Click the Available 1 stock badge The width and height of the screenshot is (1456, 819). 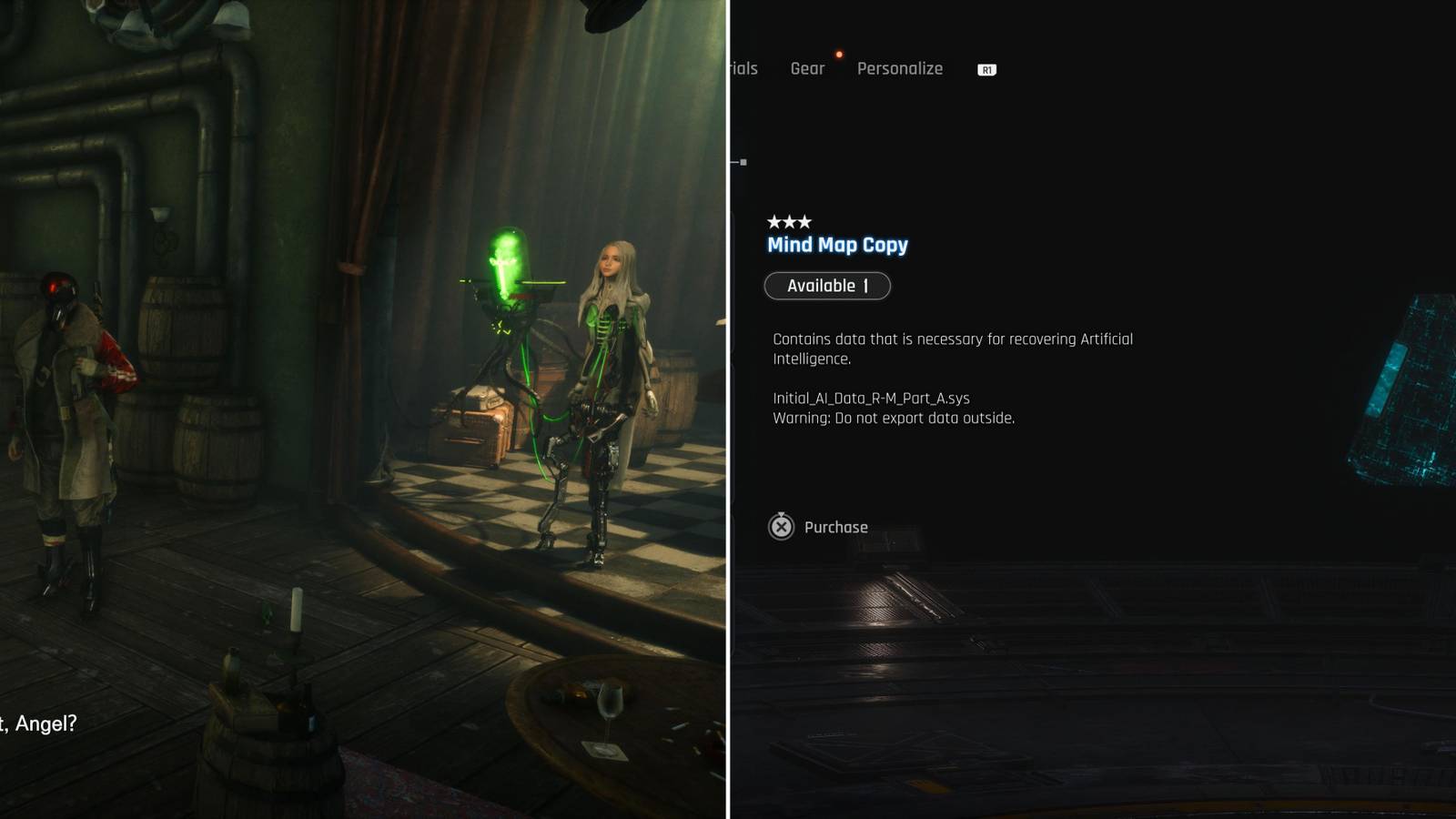(x=828, y=286)
